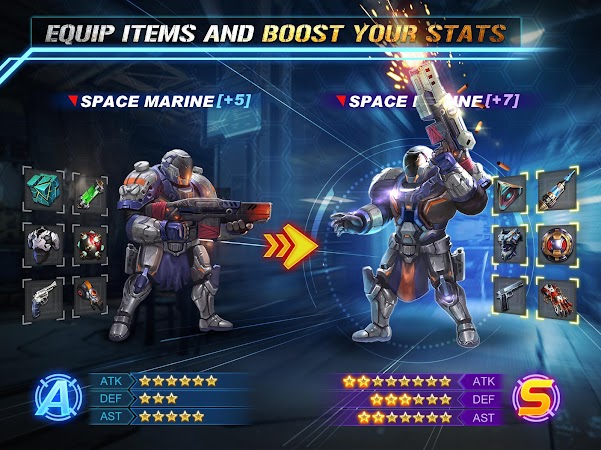Select the blue-grey heavy armor slot
The height and width of the screenshot is (450, 601).
point(512,244)
